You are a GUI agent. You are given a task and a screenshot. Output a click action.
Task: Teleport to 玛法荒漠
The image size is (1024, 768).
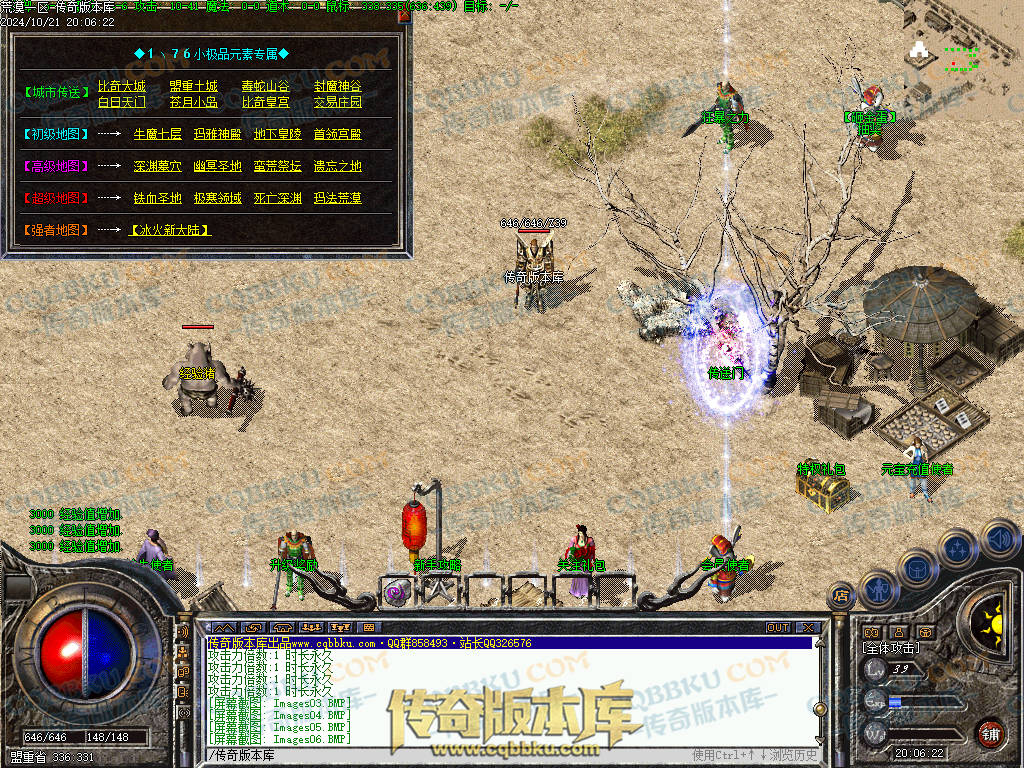coord(337,198)
